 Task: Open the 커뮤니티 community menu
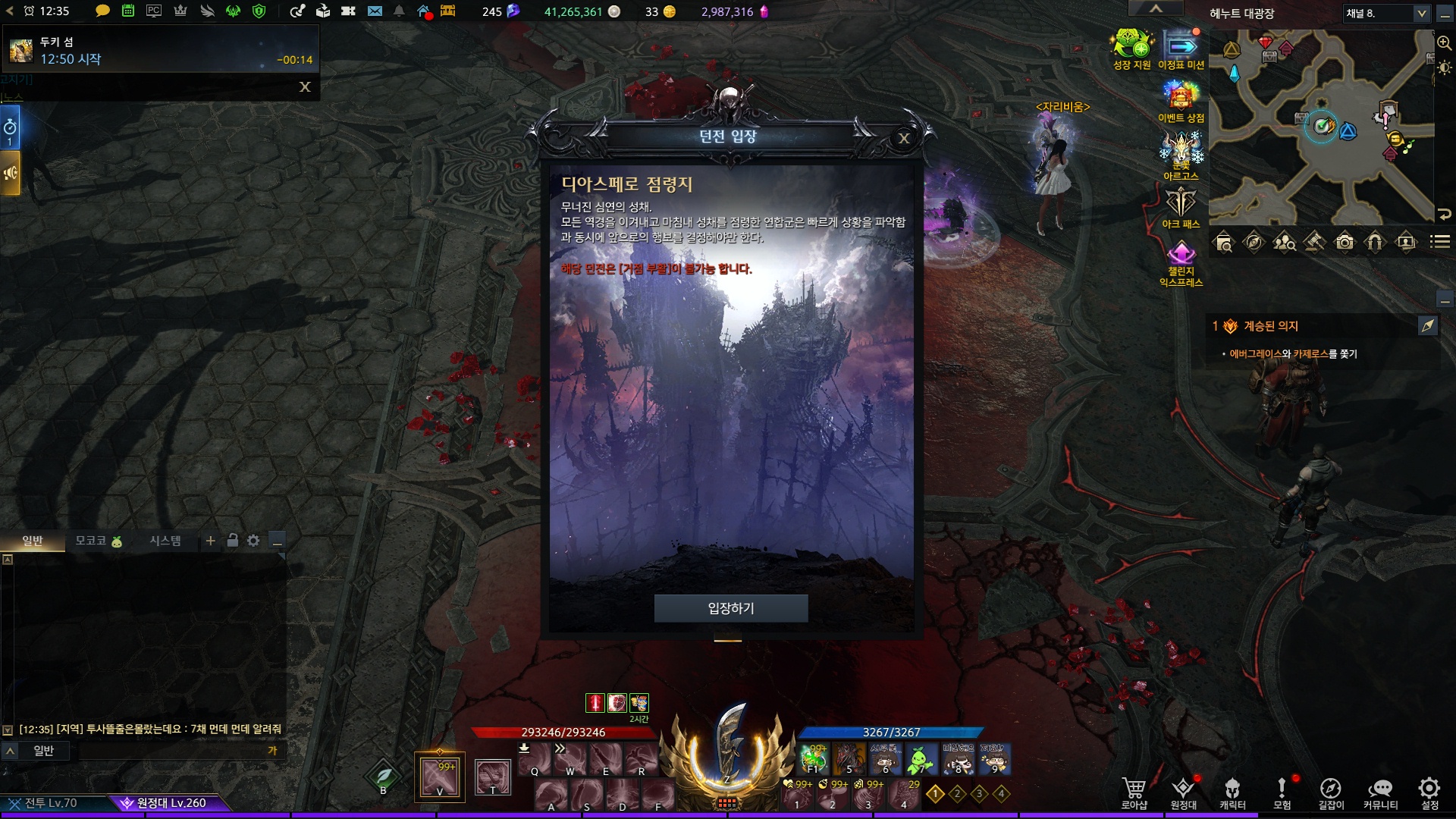click(x=1380, y=792)
